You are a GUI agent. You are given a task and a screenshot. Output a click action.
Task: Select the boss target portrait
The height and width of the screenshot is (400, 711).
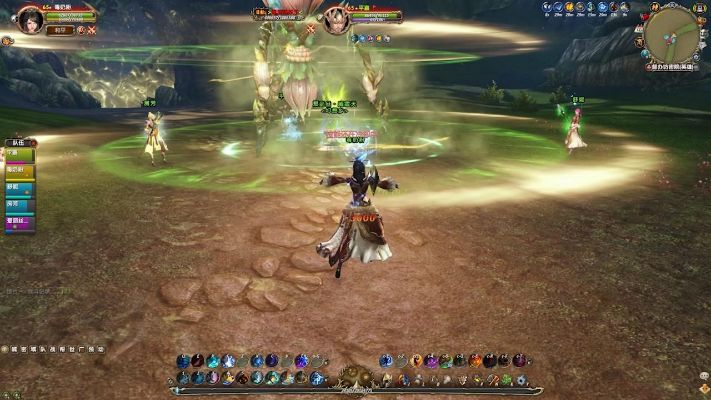[336, 19]
